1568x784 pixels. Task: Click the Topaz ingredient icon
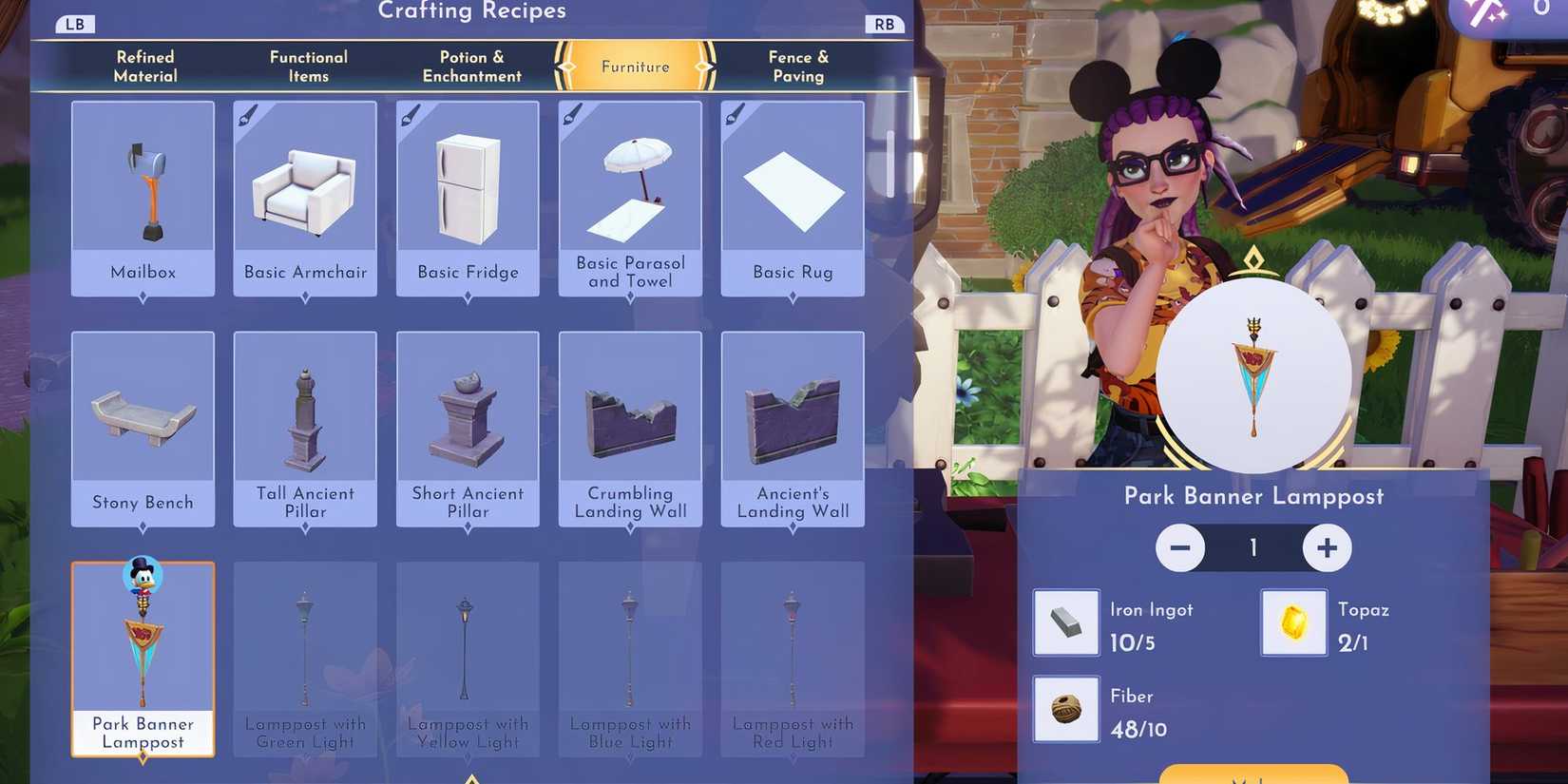click(1293, 622)
